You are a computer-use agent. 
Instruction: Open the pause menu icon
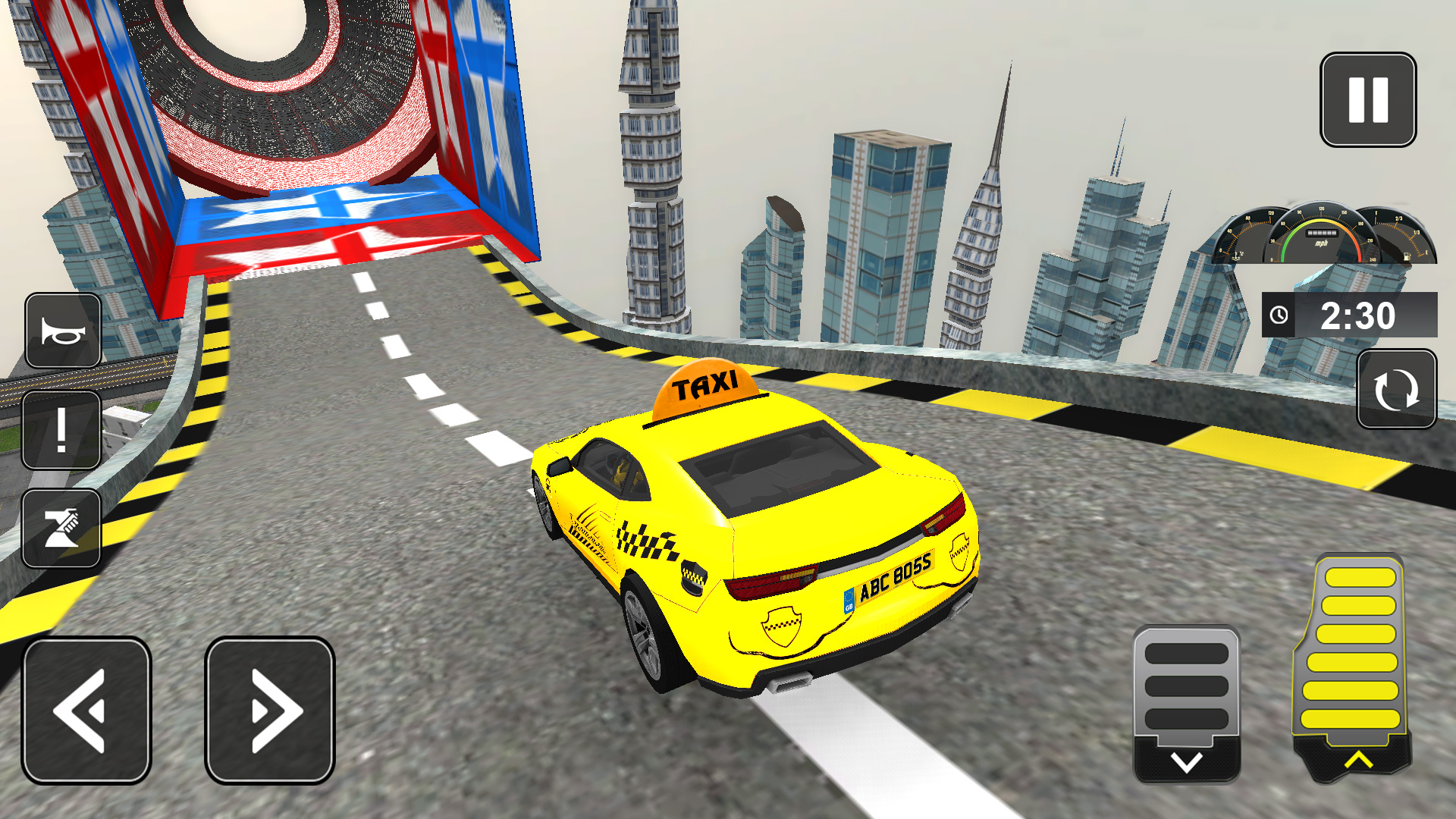1369,100
